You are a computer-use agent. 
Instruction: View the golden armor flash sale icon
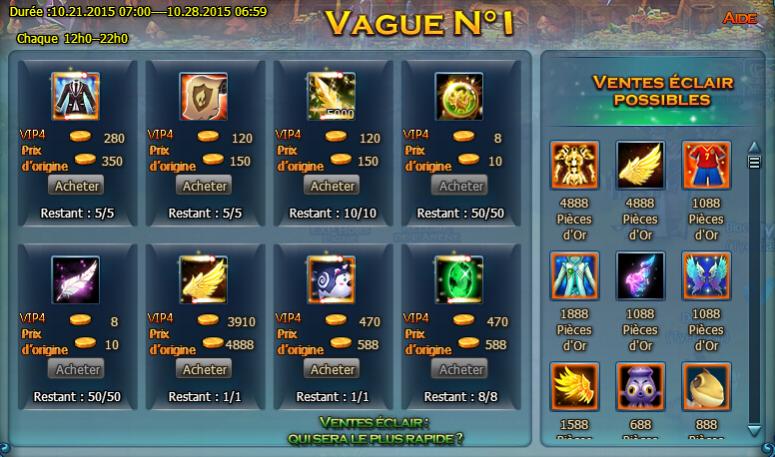point(575,166)
